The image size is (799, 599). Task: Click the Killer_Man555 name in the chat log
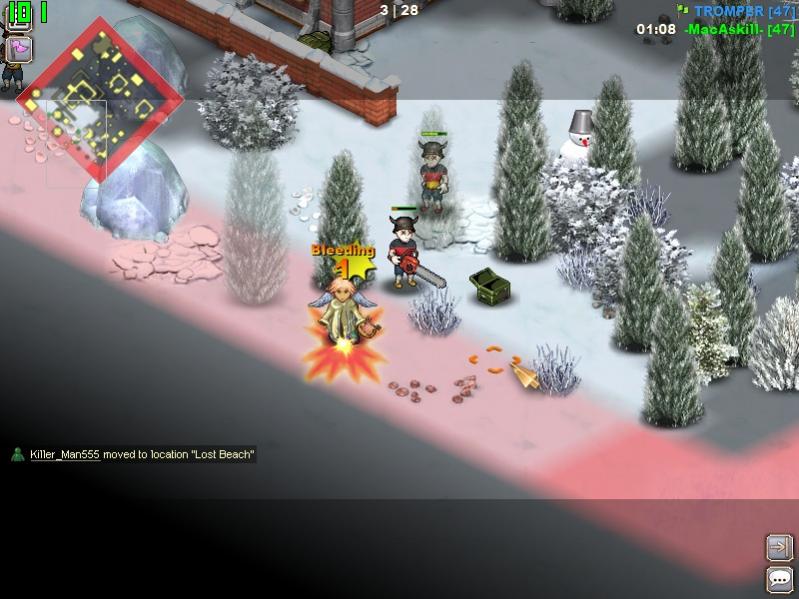[x=64, y=455]
